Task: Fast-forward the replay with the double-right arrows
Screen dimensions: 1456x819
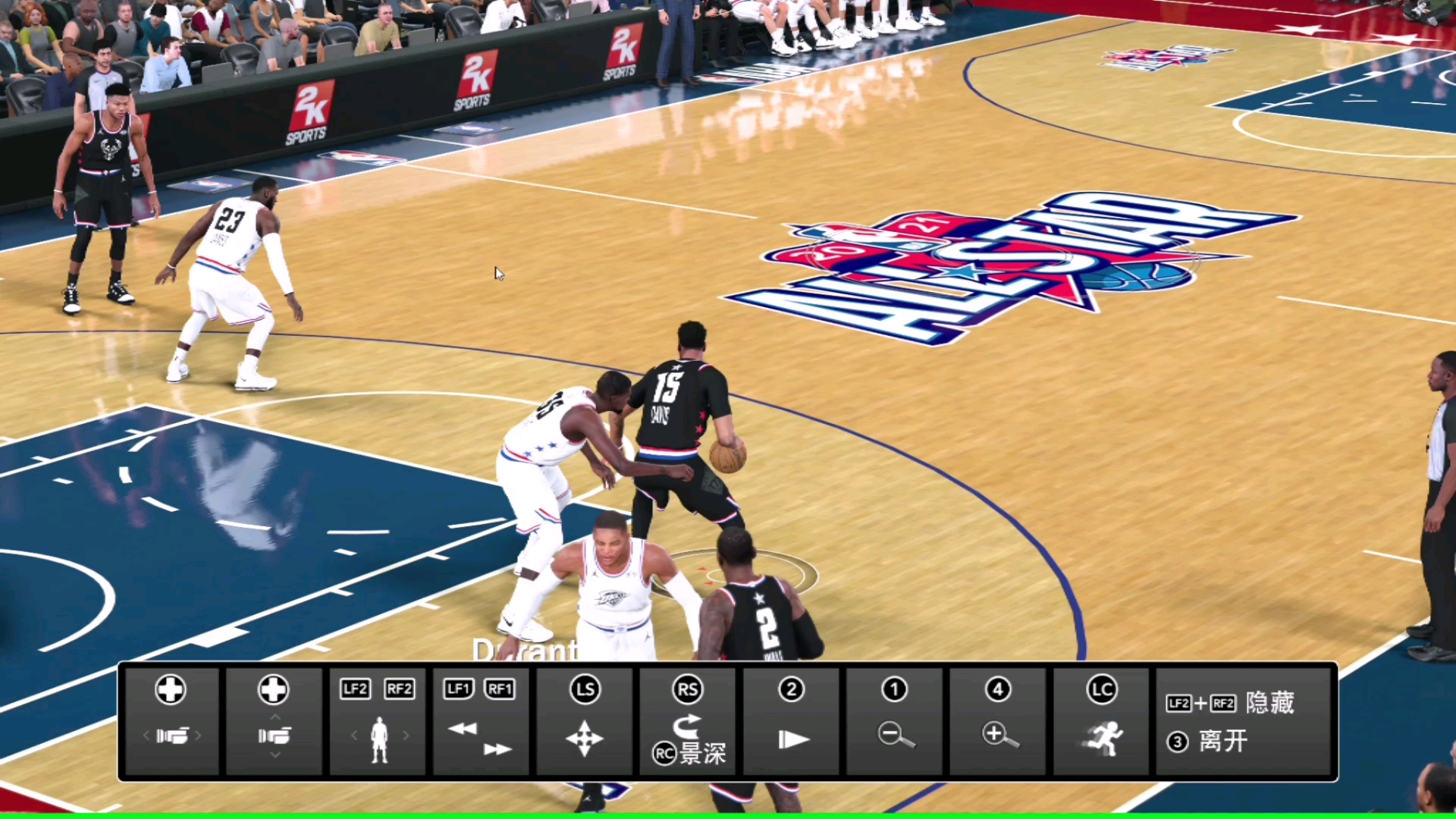Action: click(497, 749)
